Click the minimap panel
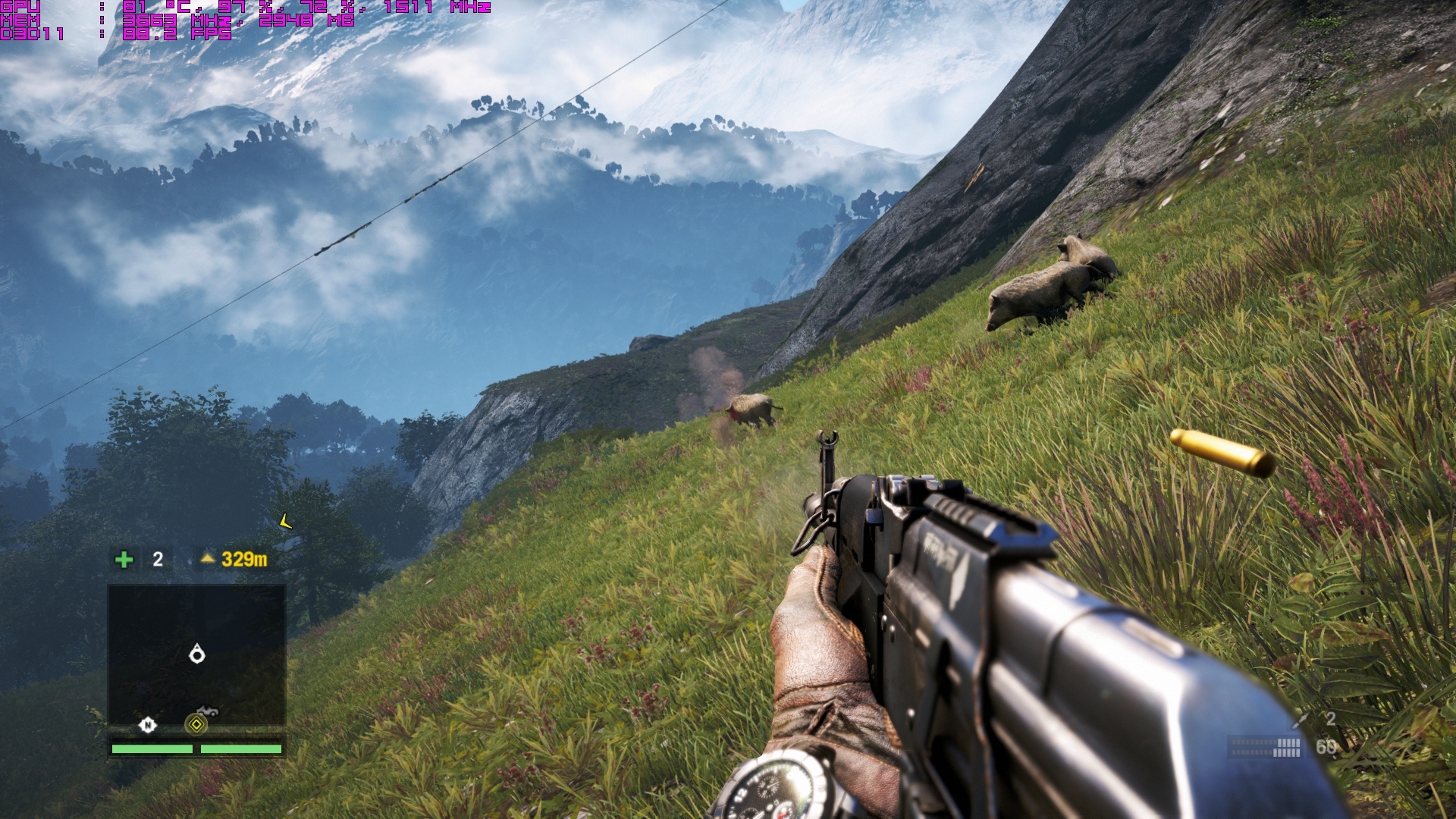Image resolution: width=1456 pixels, height=819 pixels. (x=196, y=654)
